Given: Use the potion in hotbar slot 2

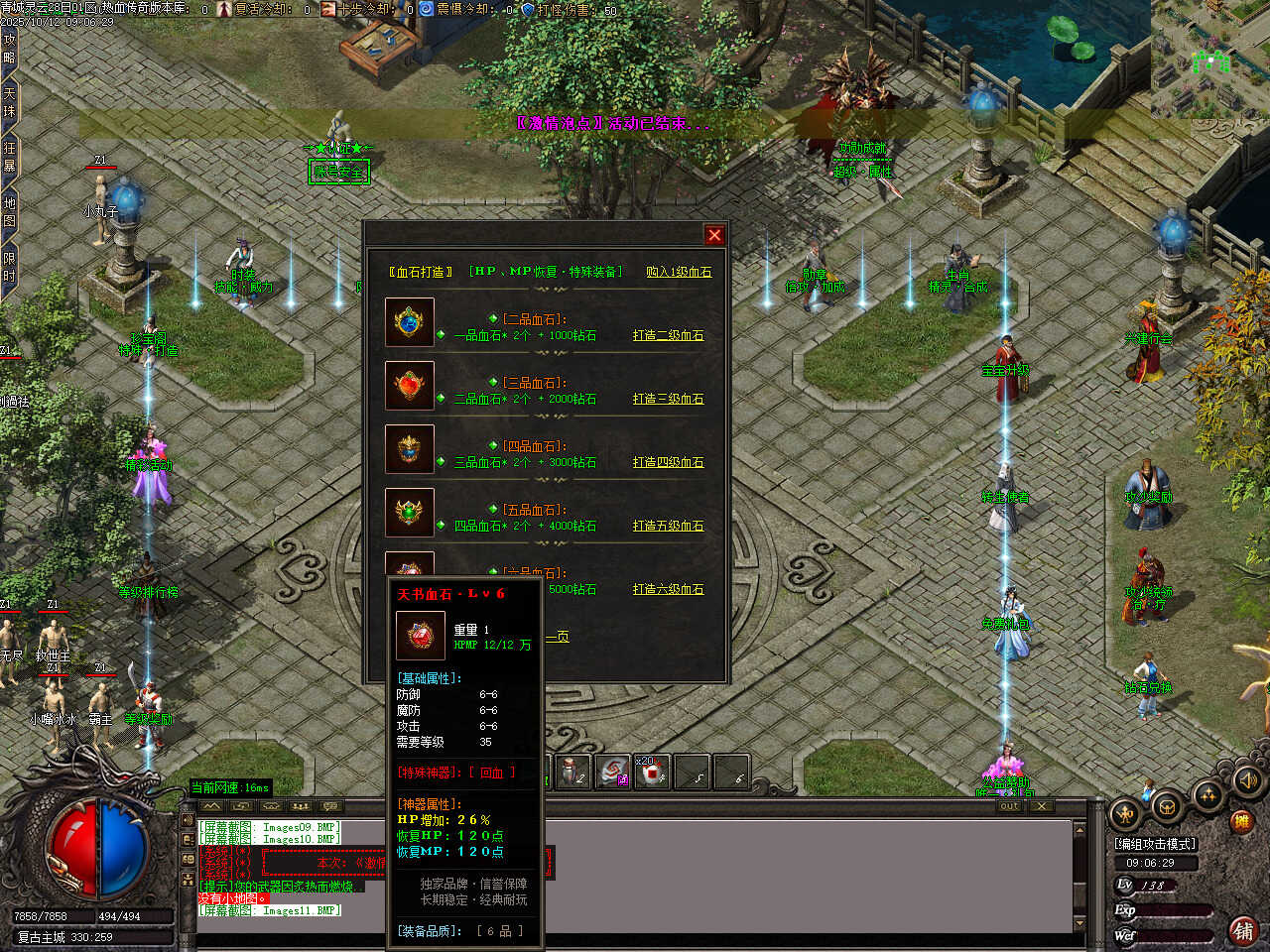Looking at the screenshot, I should 572,773.
